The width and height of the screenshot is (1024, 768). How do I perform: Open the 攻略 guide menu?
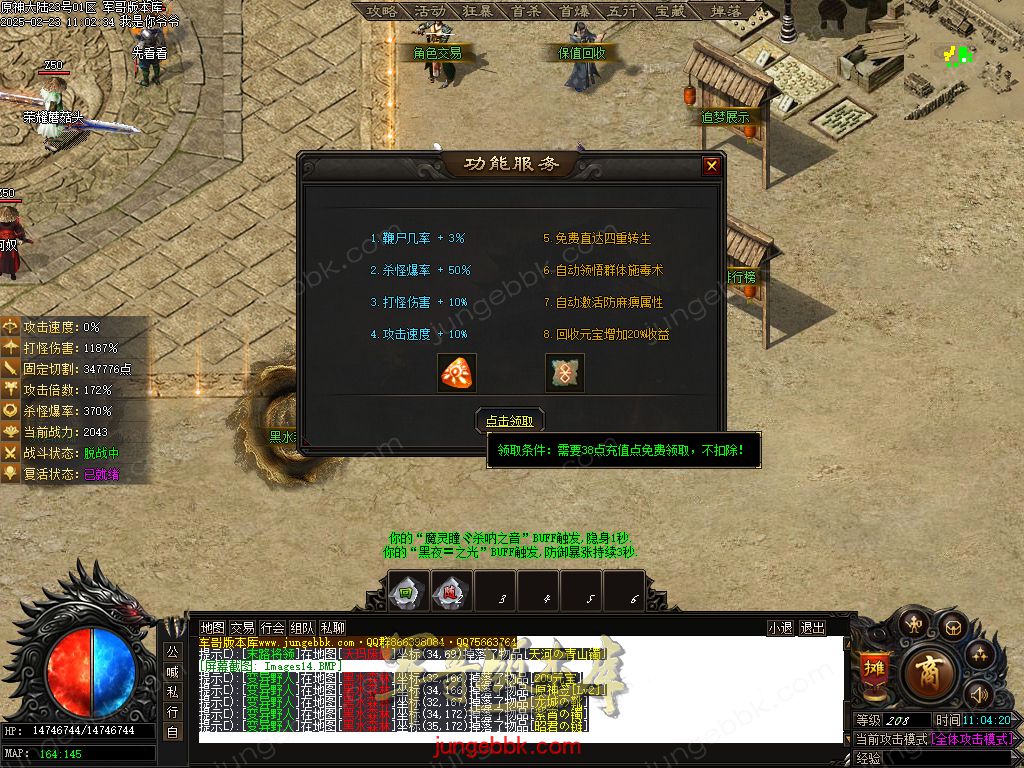pos(382,11)
